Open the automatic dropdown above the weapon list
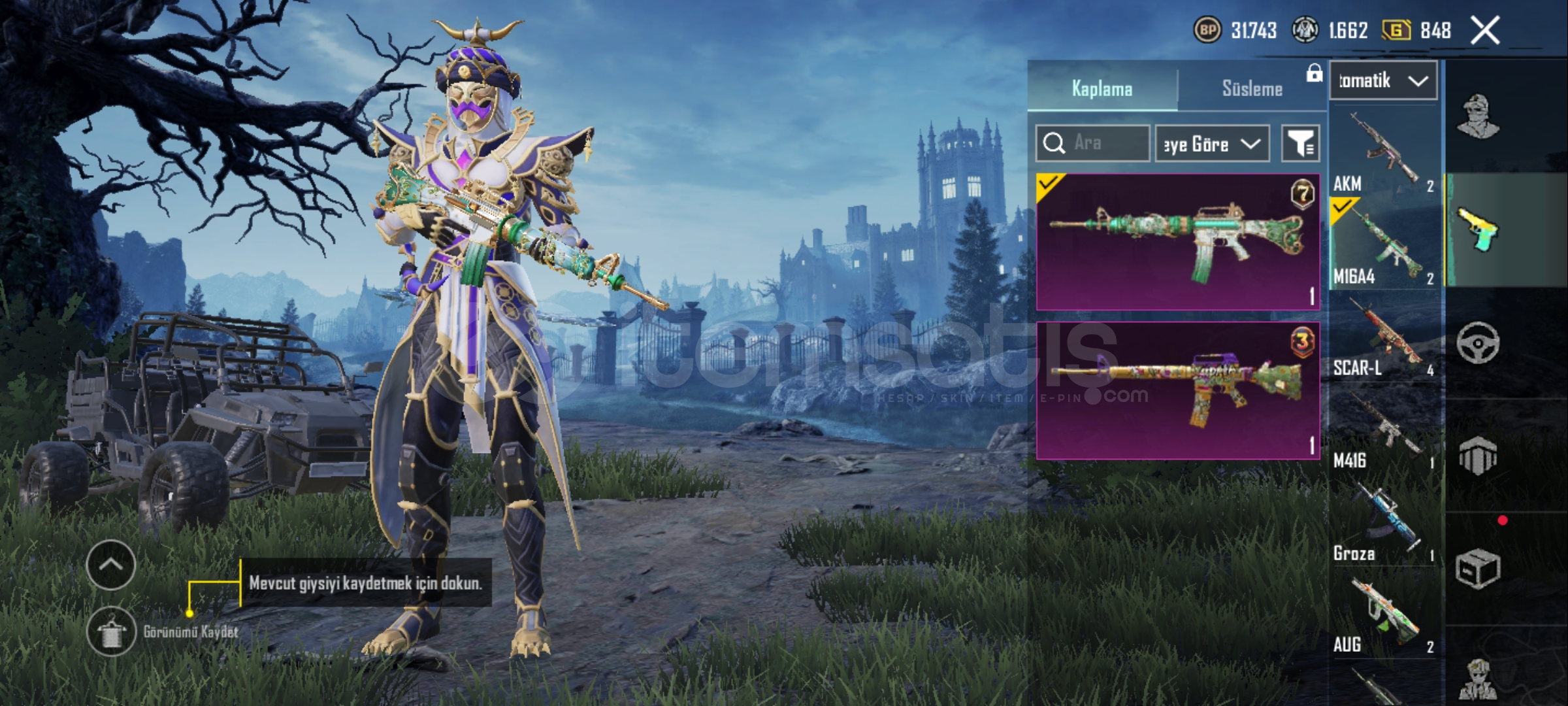The width and height of the screenshot is (1568, 706). pos(1383,81)
